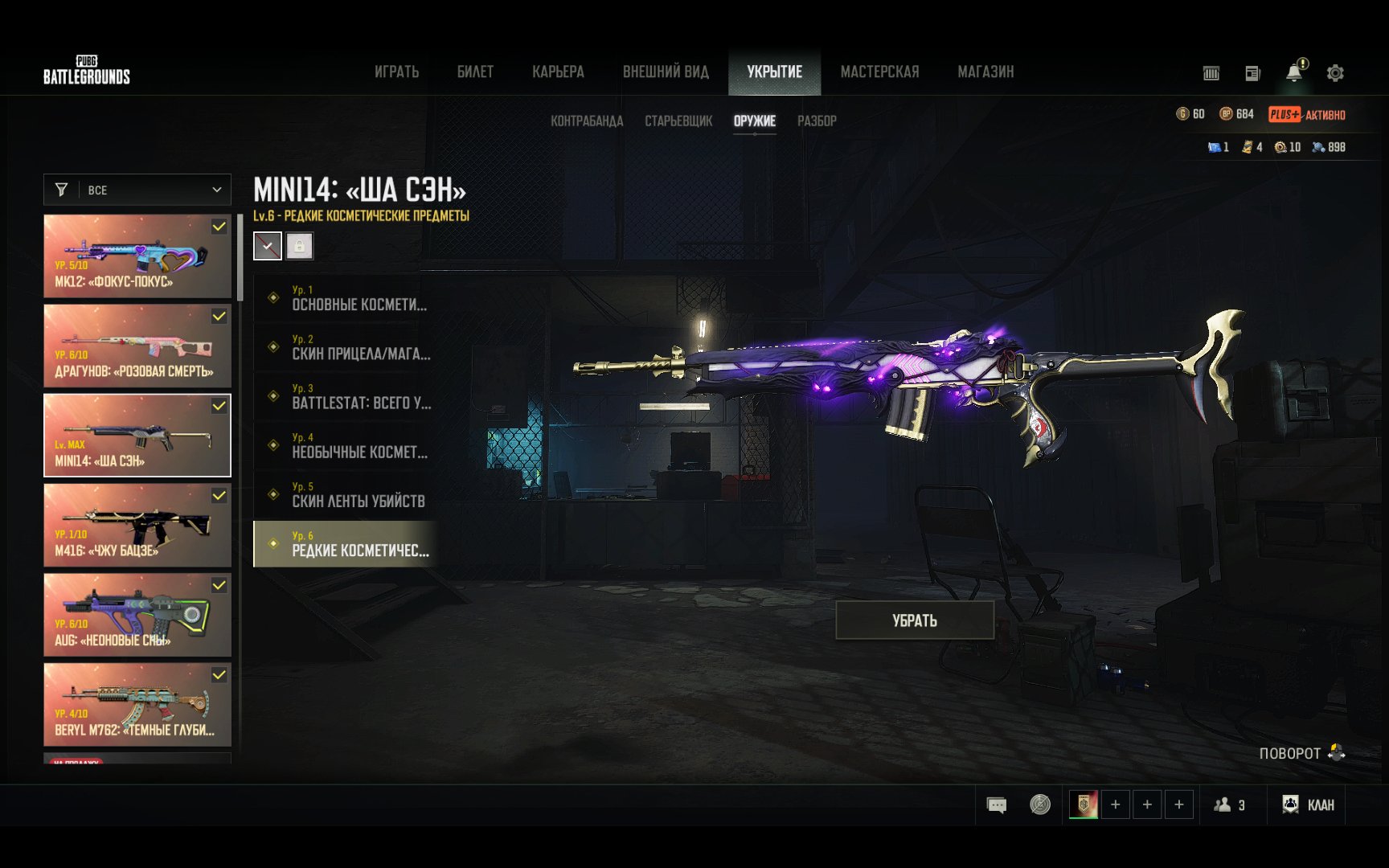The height and width of the screenshot is (868, 1389).
Task: Open the ИГРАТЬ tab
Action: pyautogui.click(x=396, y=72)
